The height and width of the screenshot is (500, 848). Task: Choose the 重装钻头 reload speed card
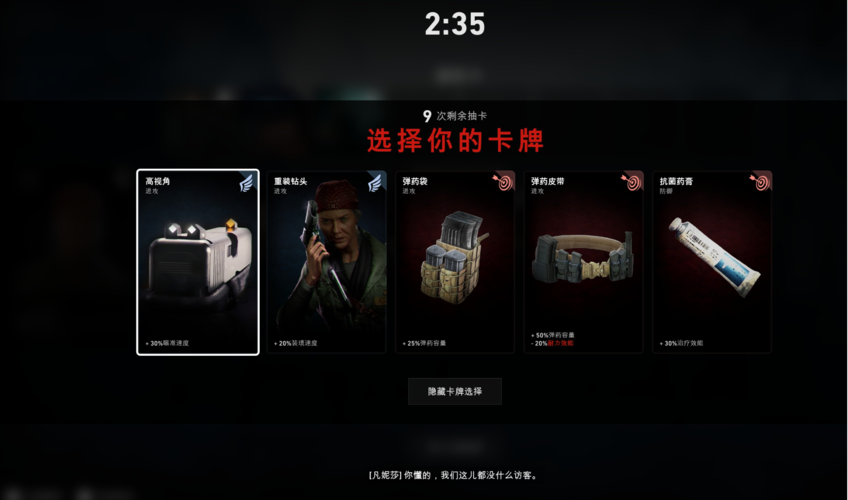[x=326, y=262]
